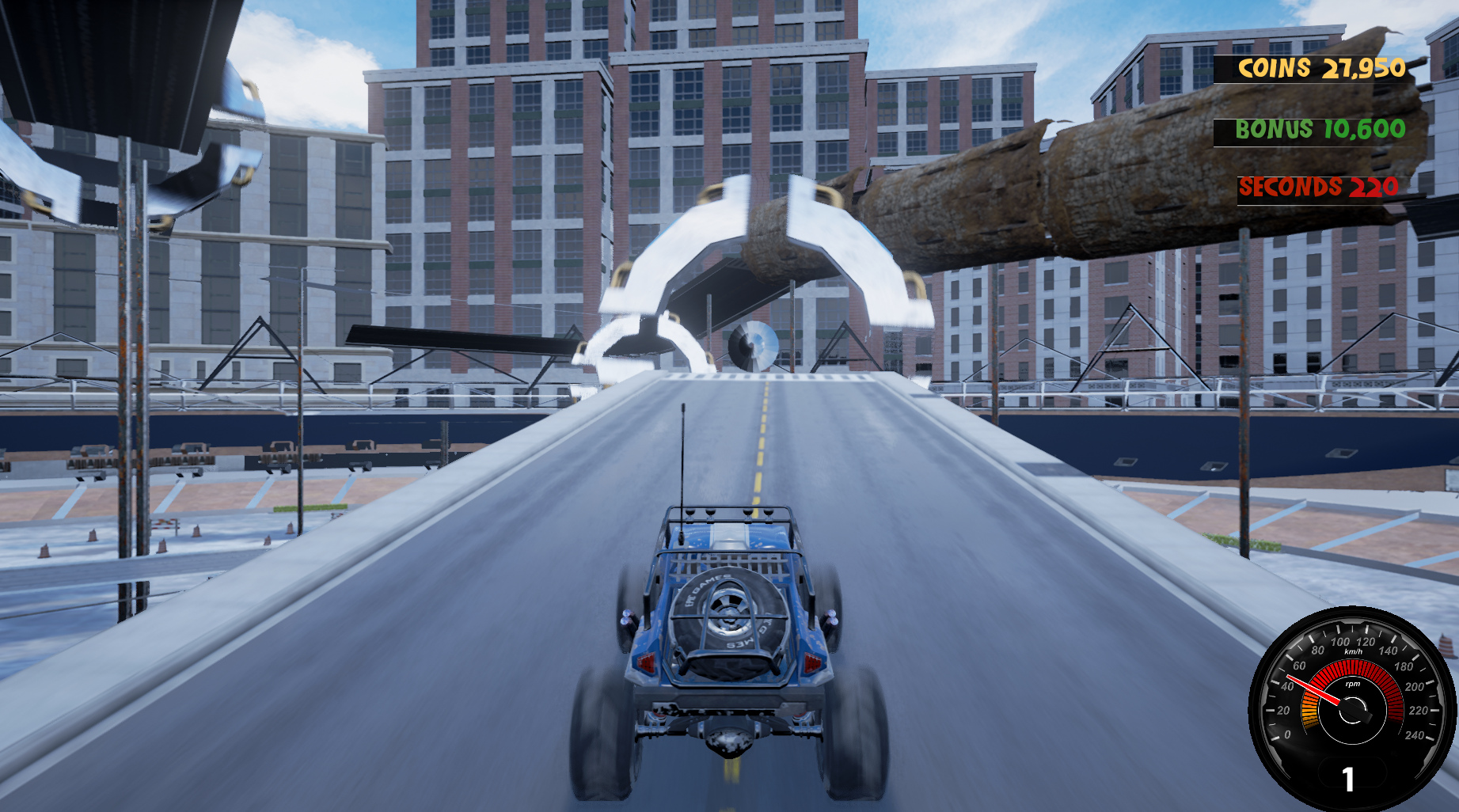1459x812 pixels.
Task: Click the SECONDS timer display
Action: pos(1317,188)
